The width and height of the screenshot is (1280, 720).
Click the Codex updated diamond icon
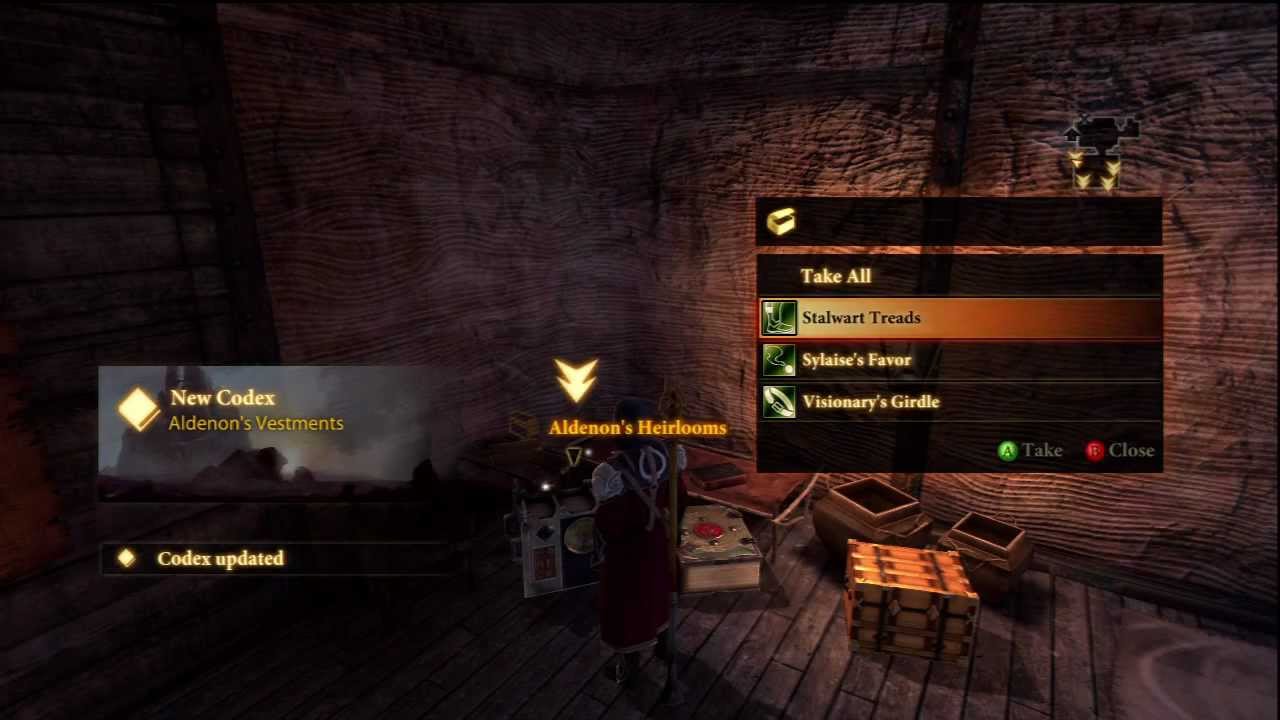126,558
